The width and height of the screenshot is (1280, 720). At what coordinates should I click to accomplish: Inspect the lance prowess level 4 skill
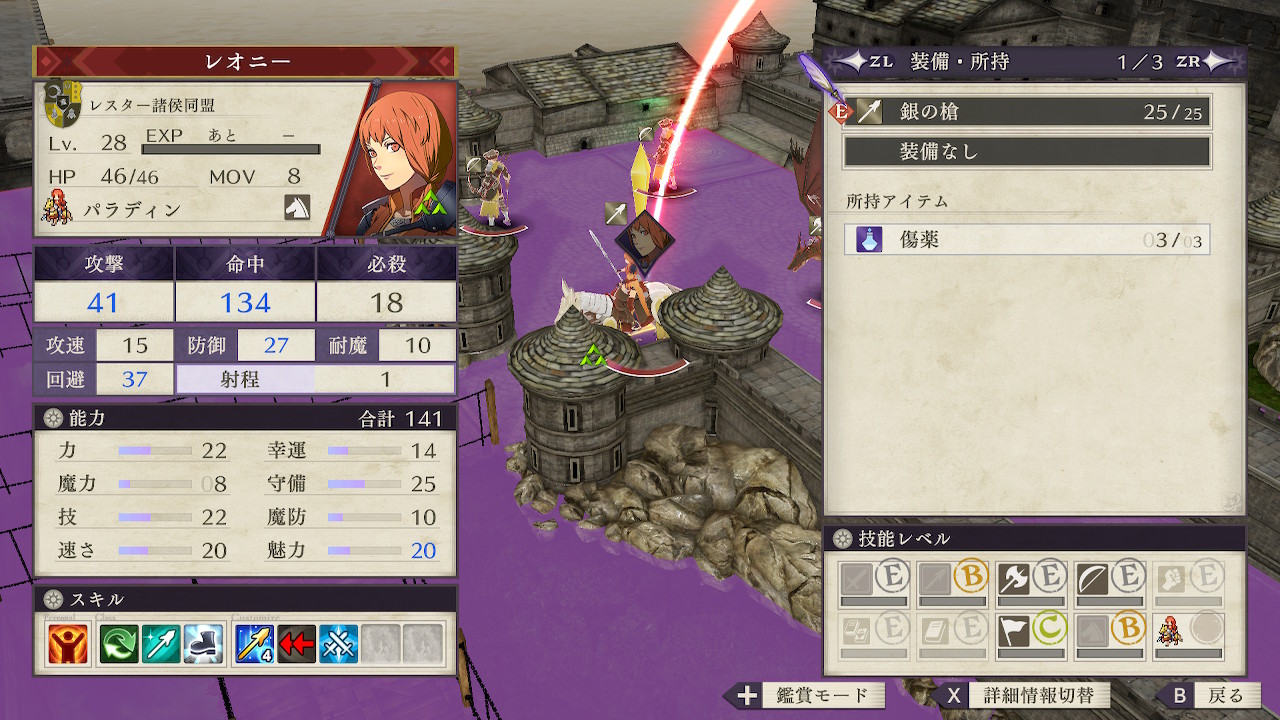coord(254,644)
